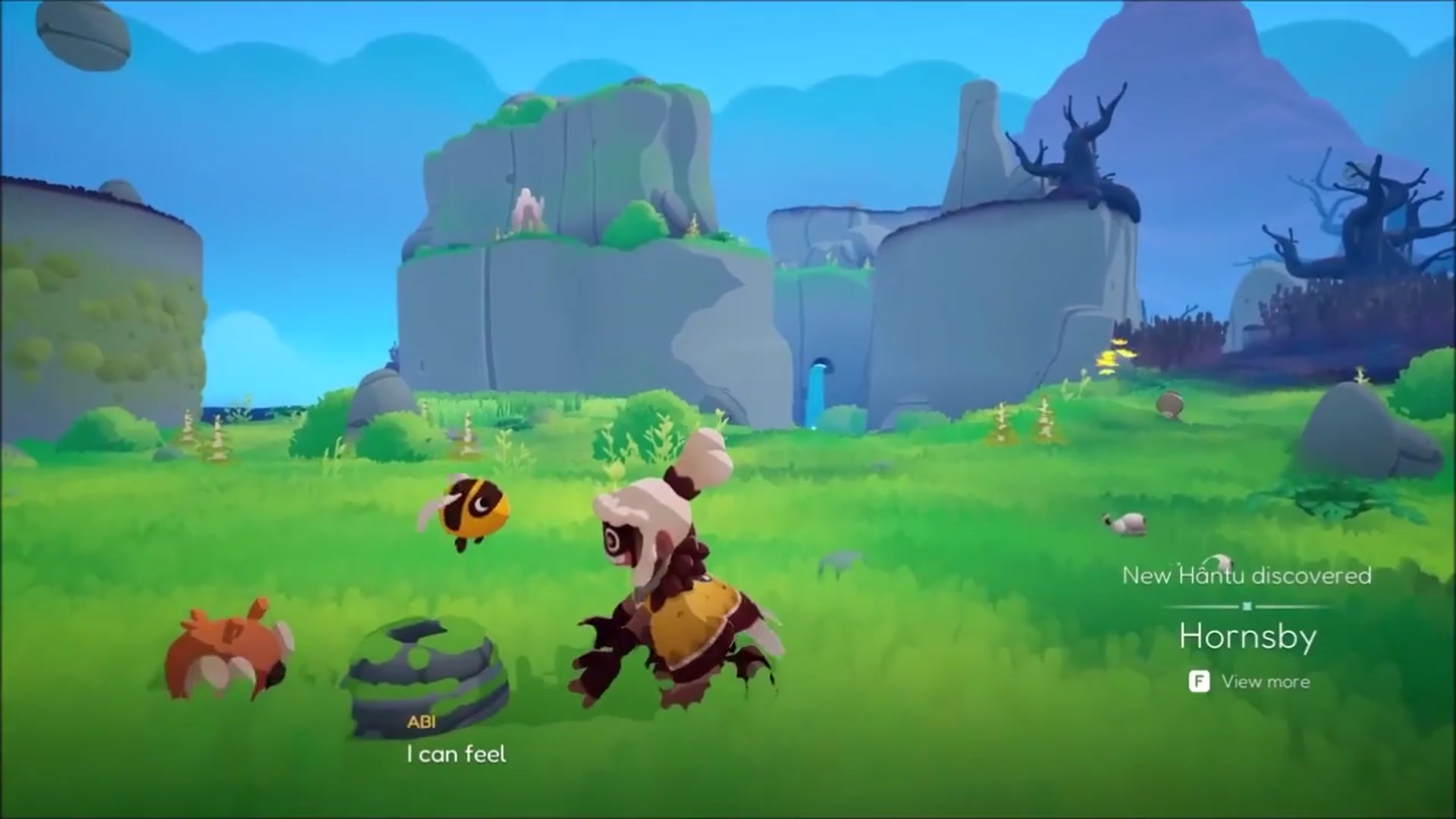1456x819 pixels.
Task: Select the 'View more' action for Hornsby
Action: tap(1268, 681)
